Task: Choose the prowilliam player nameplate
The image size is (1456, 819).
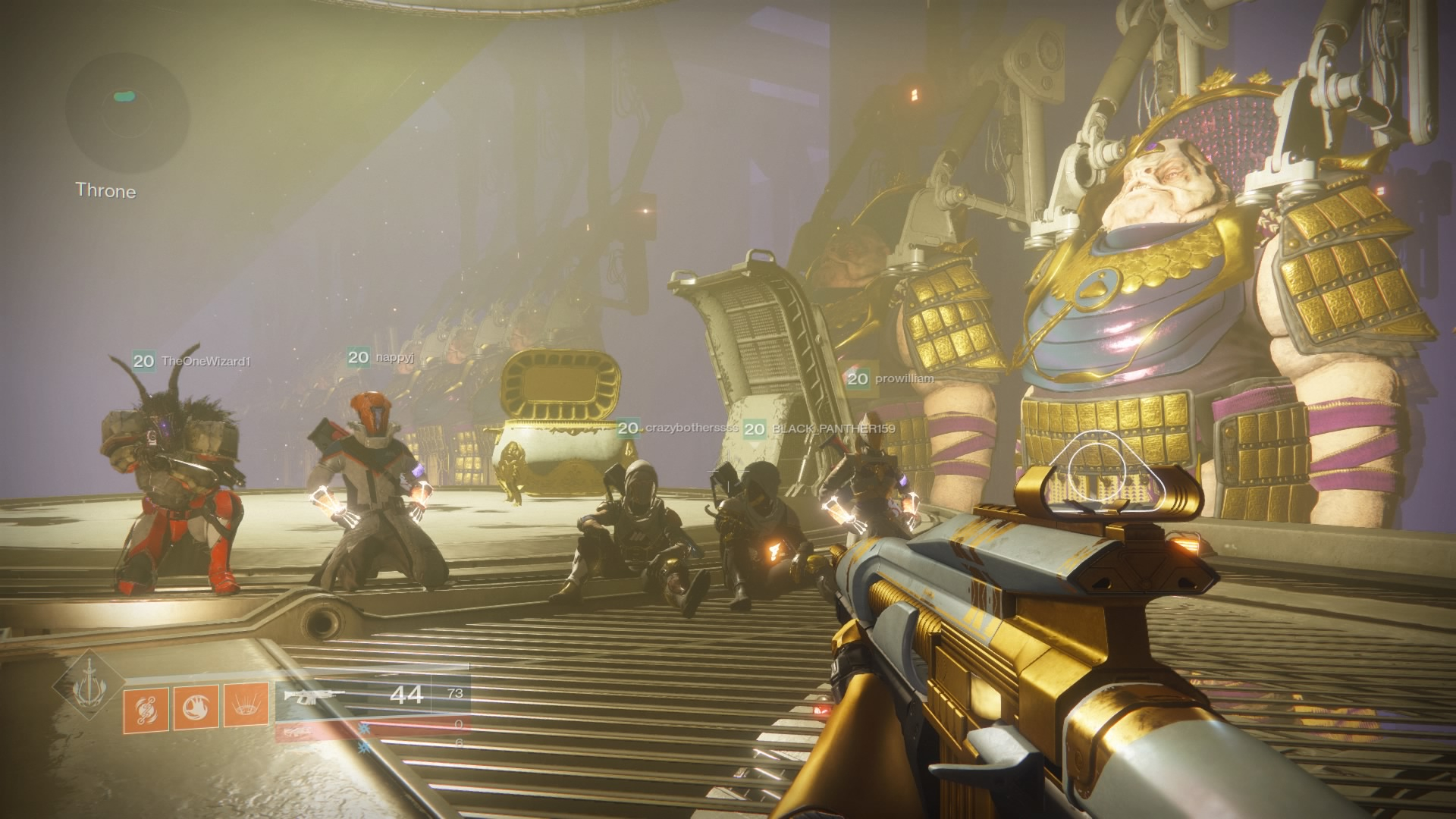Action: [x=890, y=378]
